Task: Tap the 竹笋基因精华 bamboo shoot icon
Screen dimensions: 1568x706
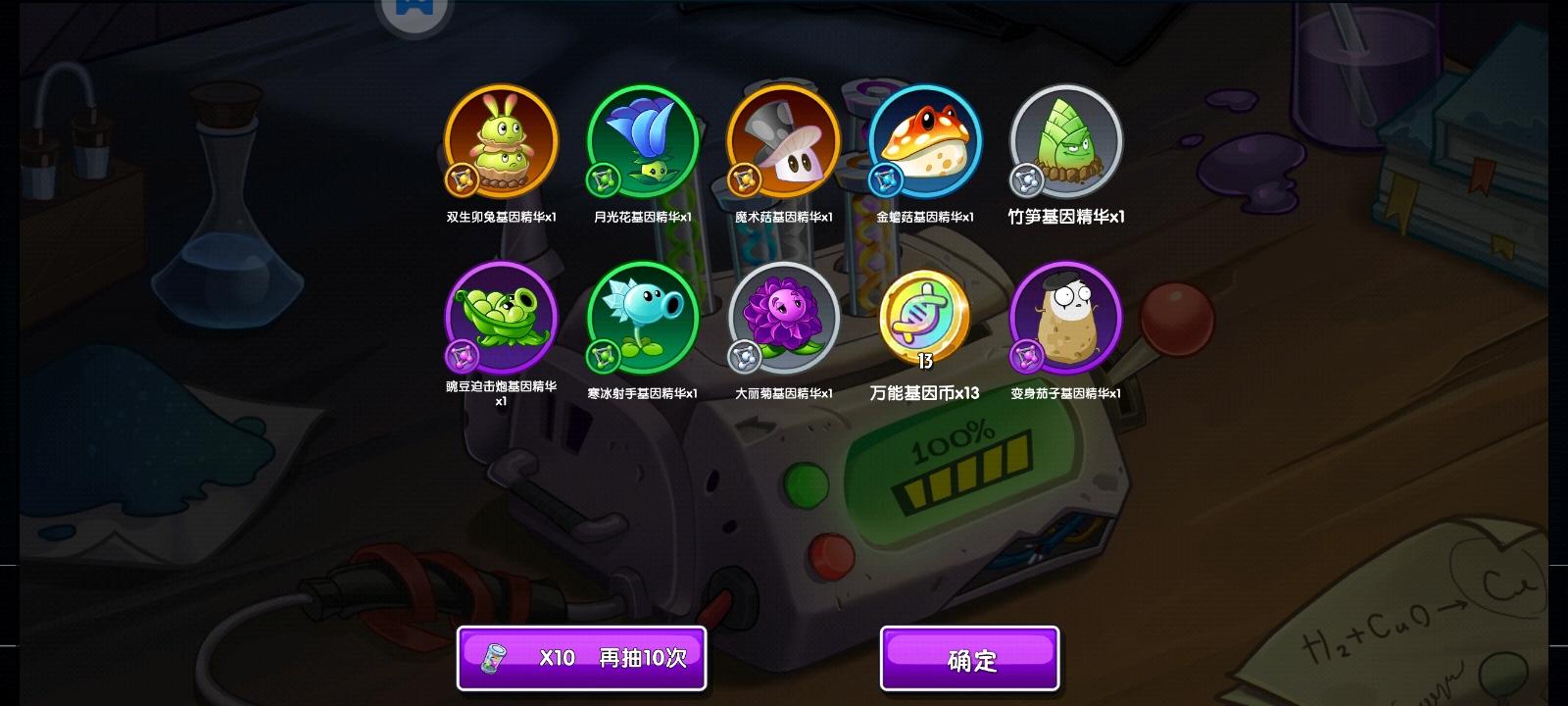Action: coord(1065,142)
